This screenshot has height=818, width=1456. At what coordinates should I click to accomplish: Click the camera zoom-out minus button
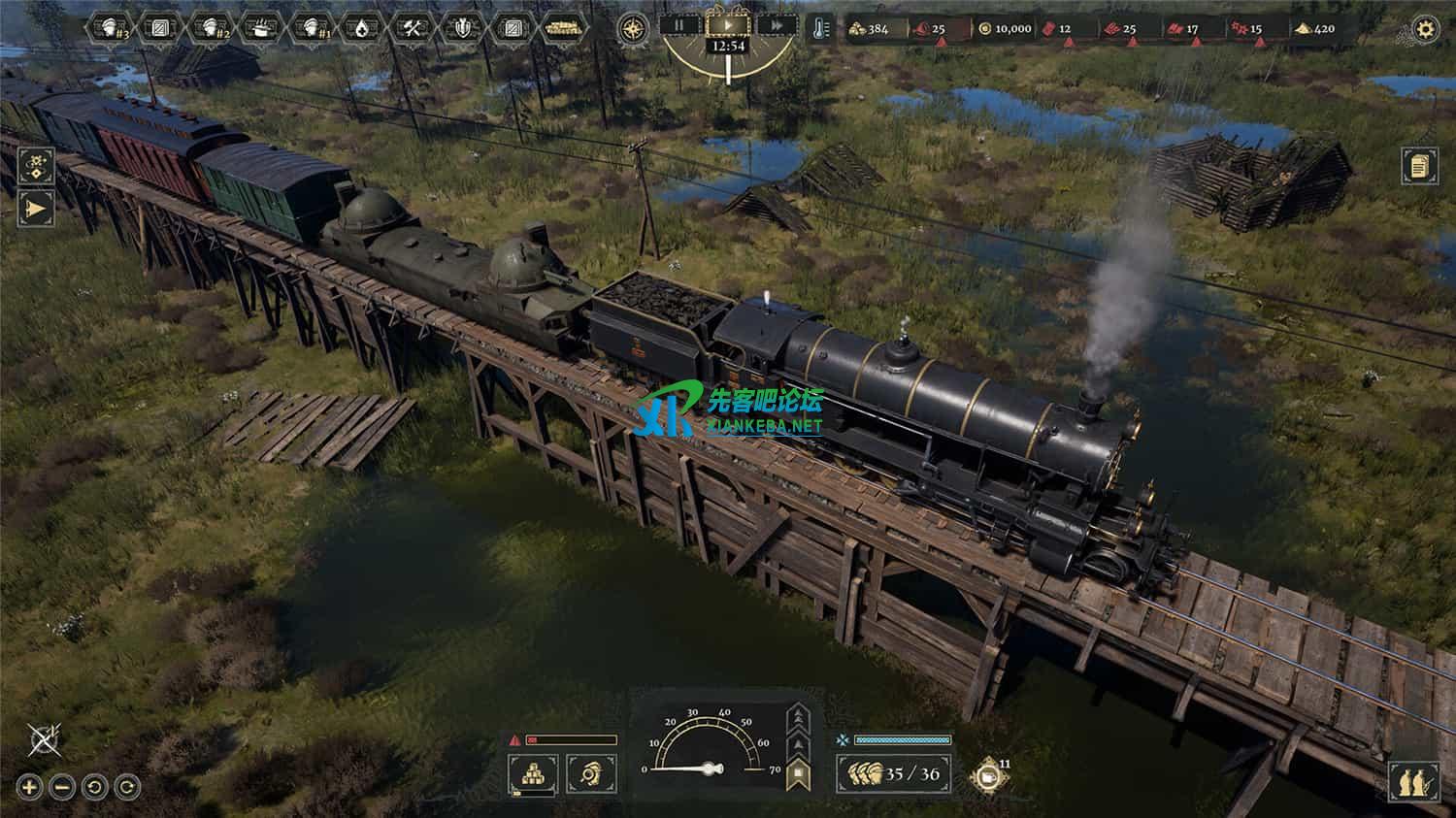(61, 787)
